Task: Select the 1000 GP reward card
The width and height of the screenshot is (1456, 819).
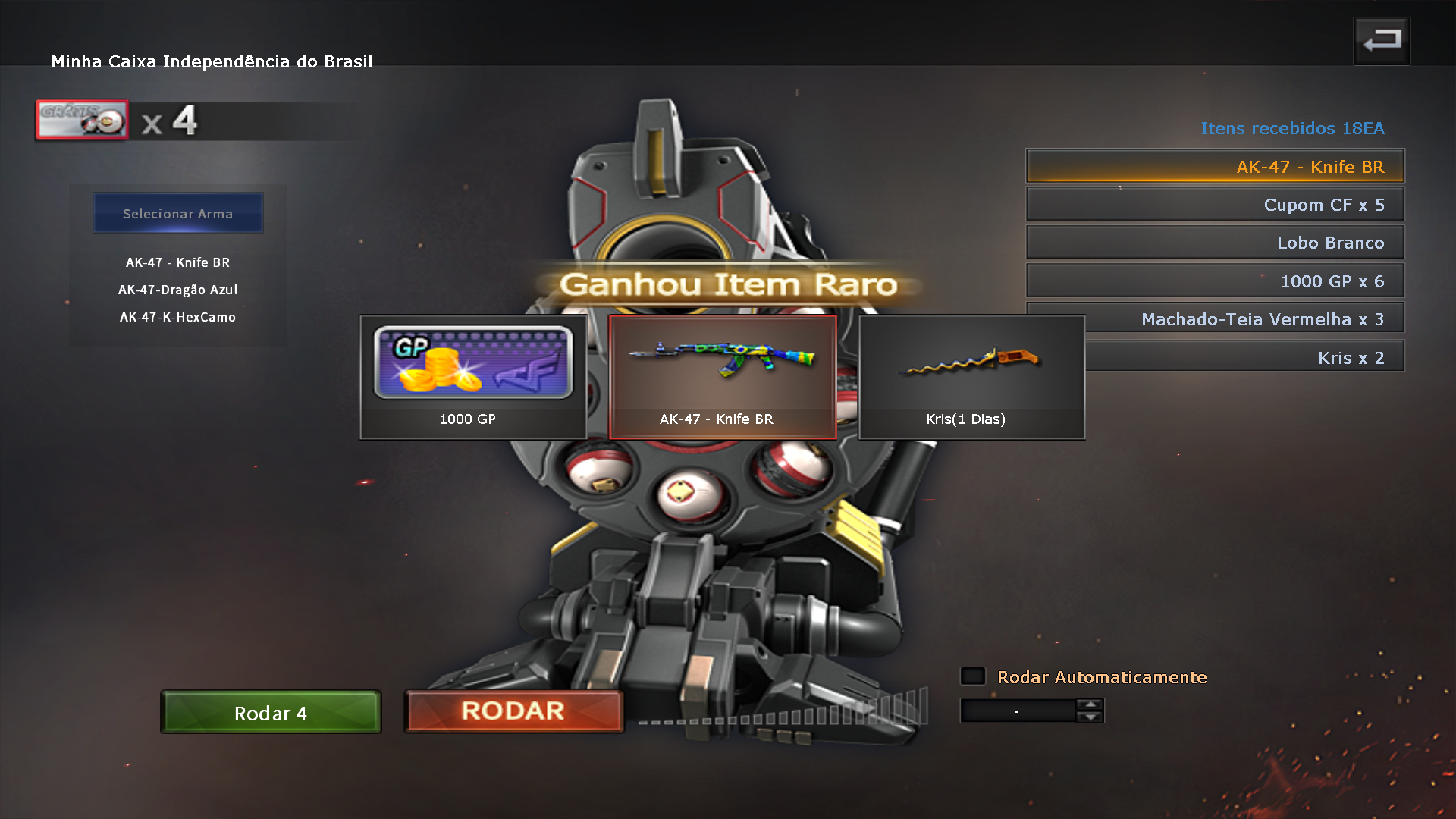Action: [x=472, y=377]
